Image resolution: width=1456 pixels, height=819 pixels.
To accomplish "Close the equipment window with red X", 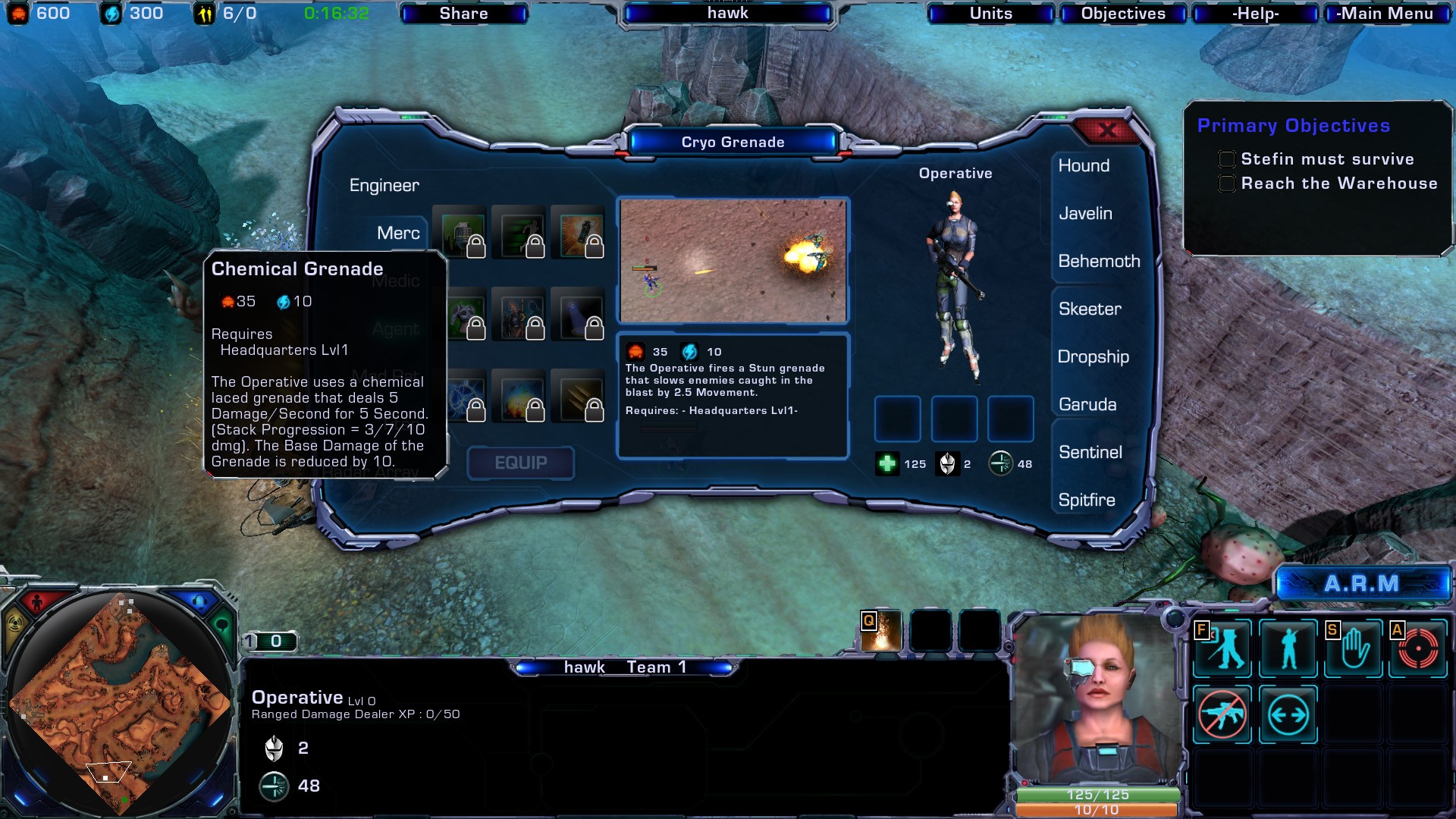I will (1106, 130).
